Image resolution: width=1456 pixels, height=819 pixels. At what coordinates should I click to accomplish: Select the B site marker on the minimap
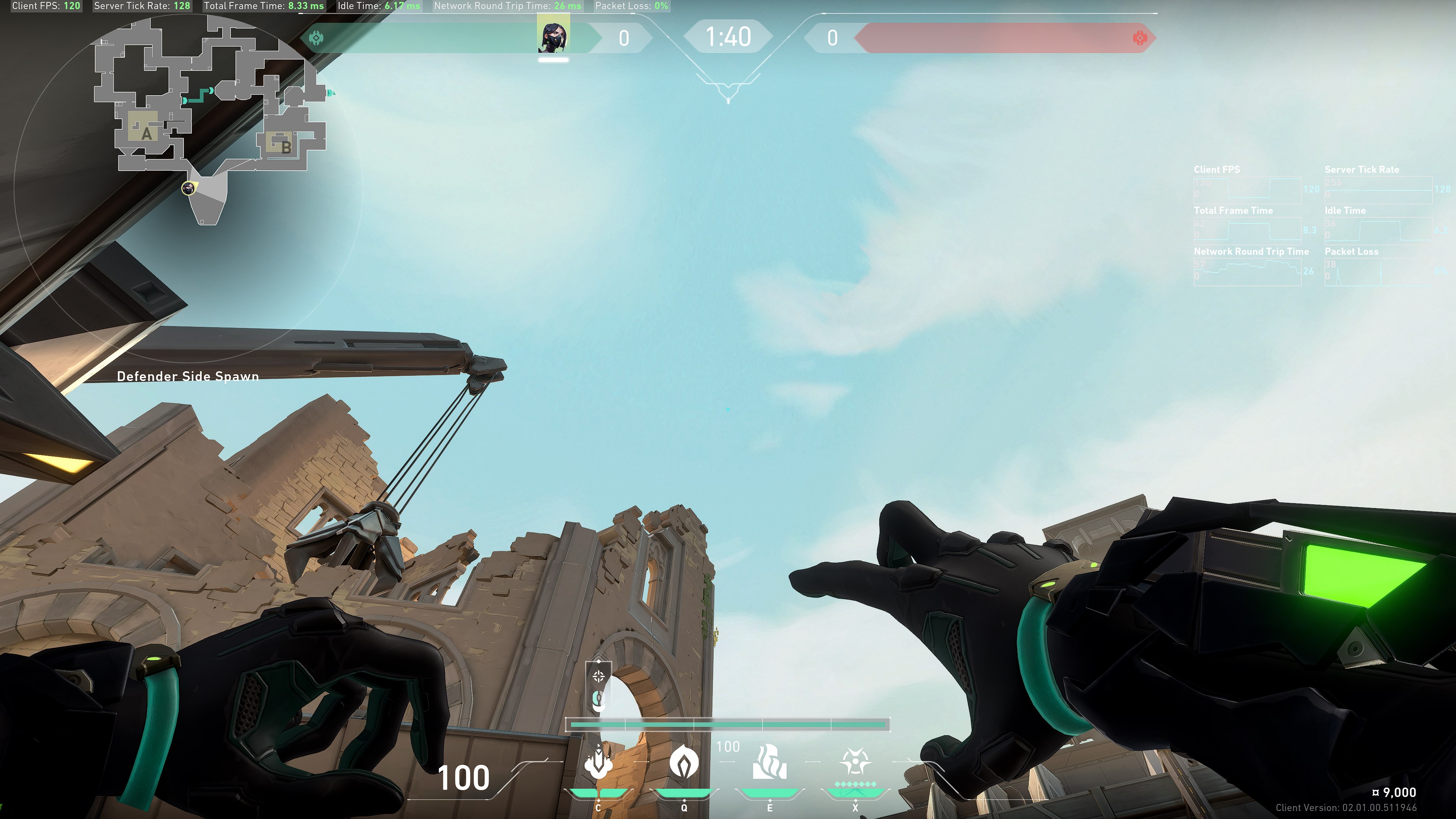(x=286, y=147)
